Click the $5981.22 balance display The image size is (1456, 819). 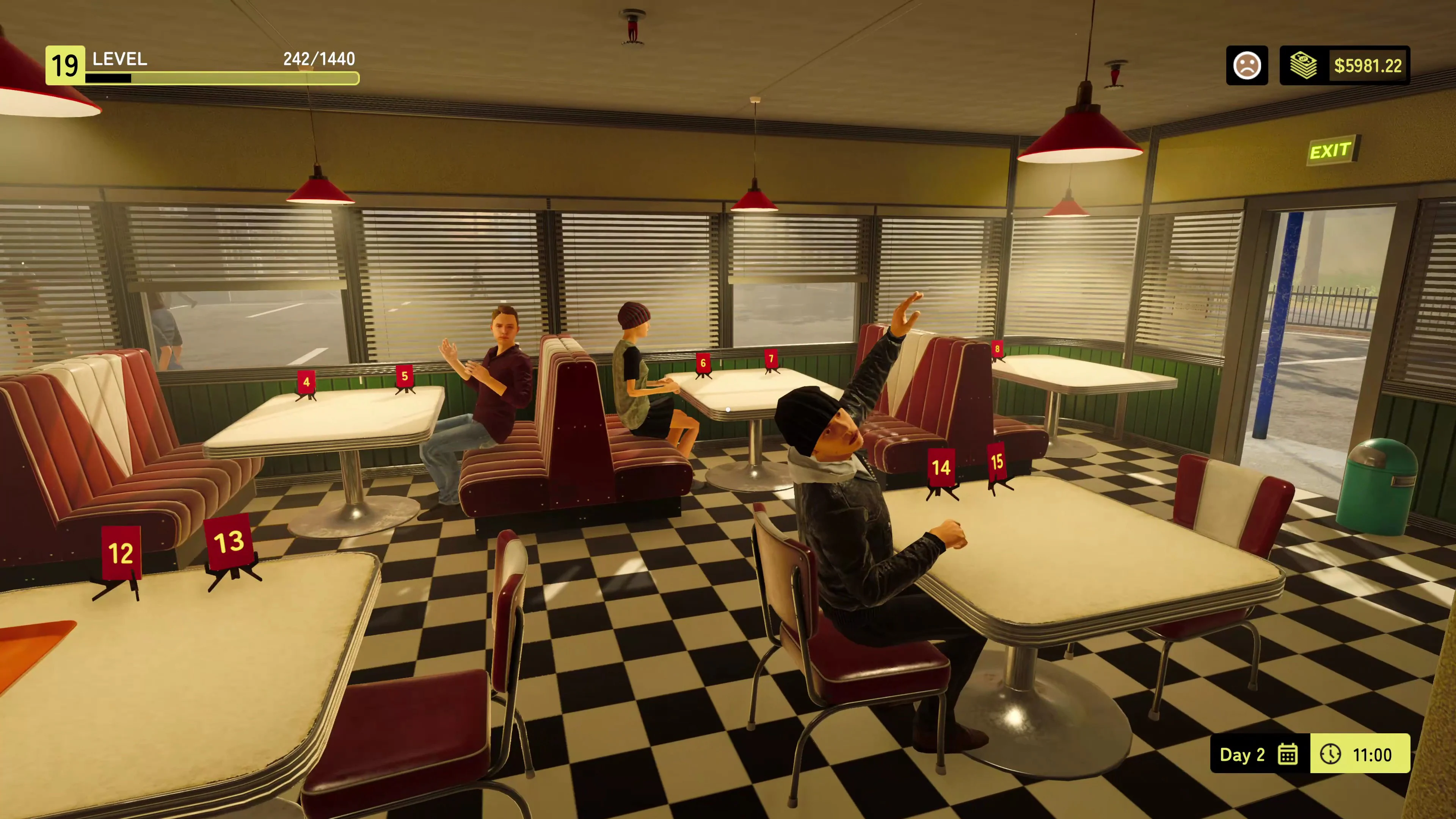1368,66
